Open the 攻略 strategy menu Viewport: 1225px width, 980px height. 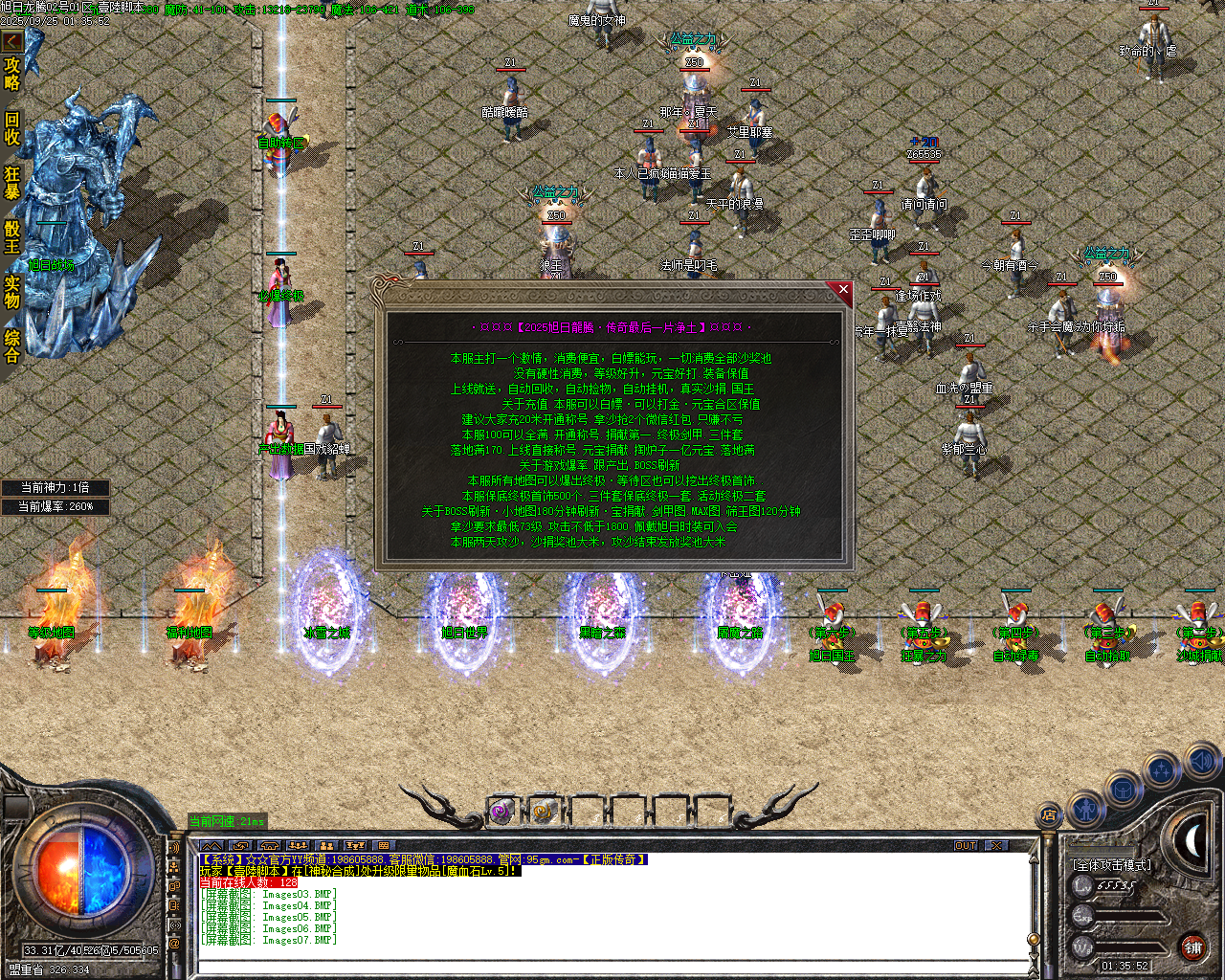click(x=12, y=73)
